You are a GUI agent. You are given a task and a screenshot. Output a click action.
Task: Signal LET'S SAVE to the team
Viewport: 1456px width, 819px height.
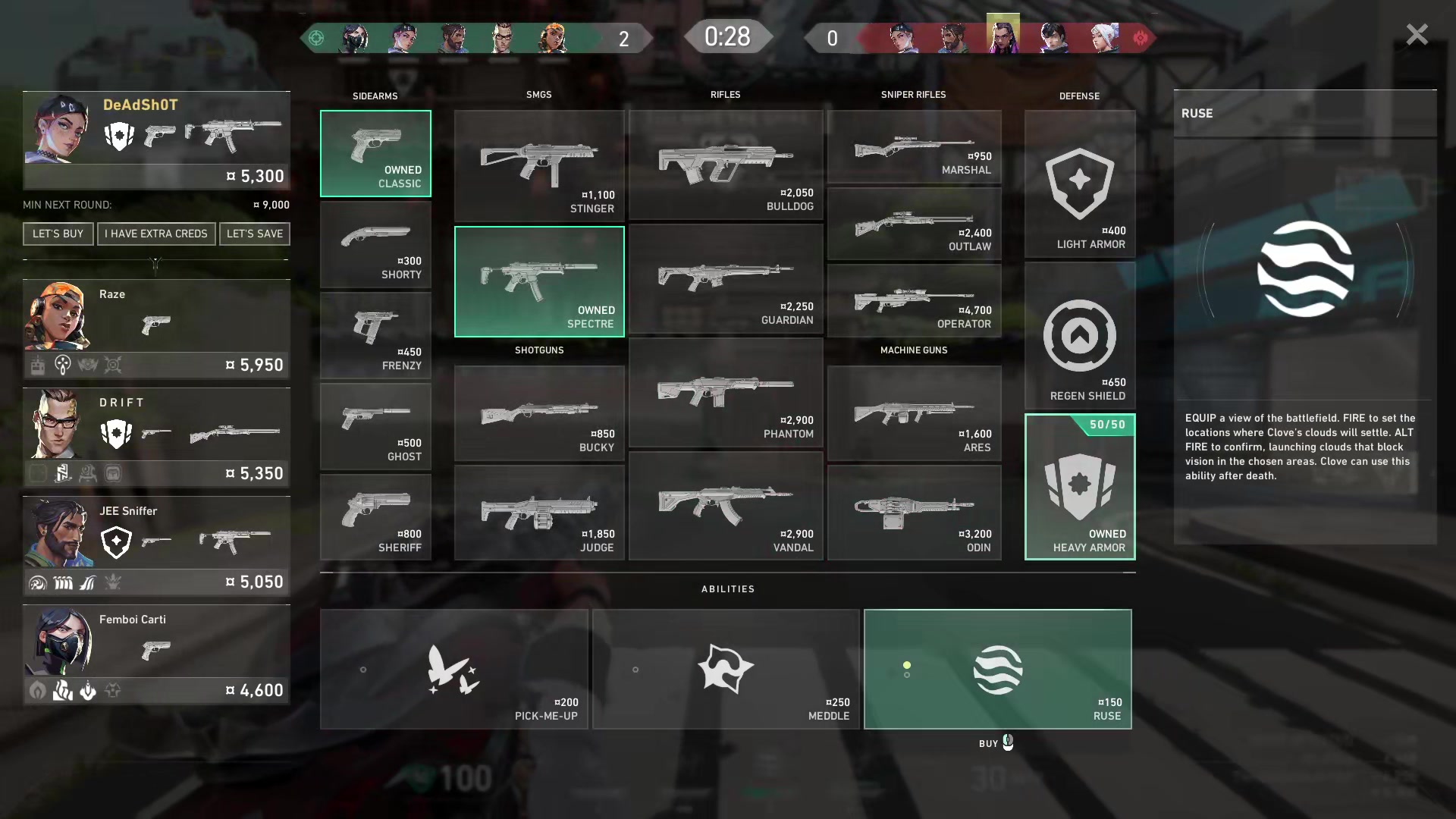(x=255, y=234)
